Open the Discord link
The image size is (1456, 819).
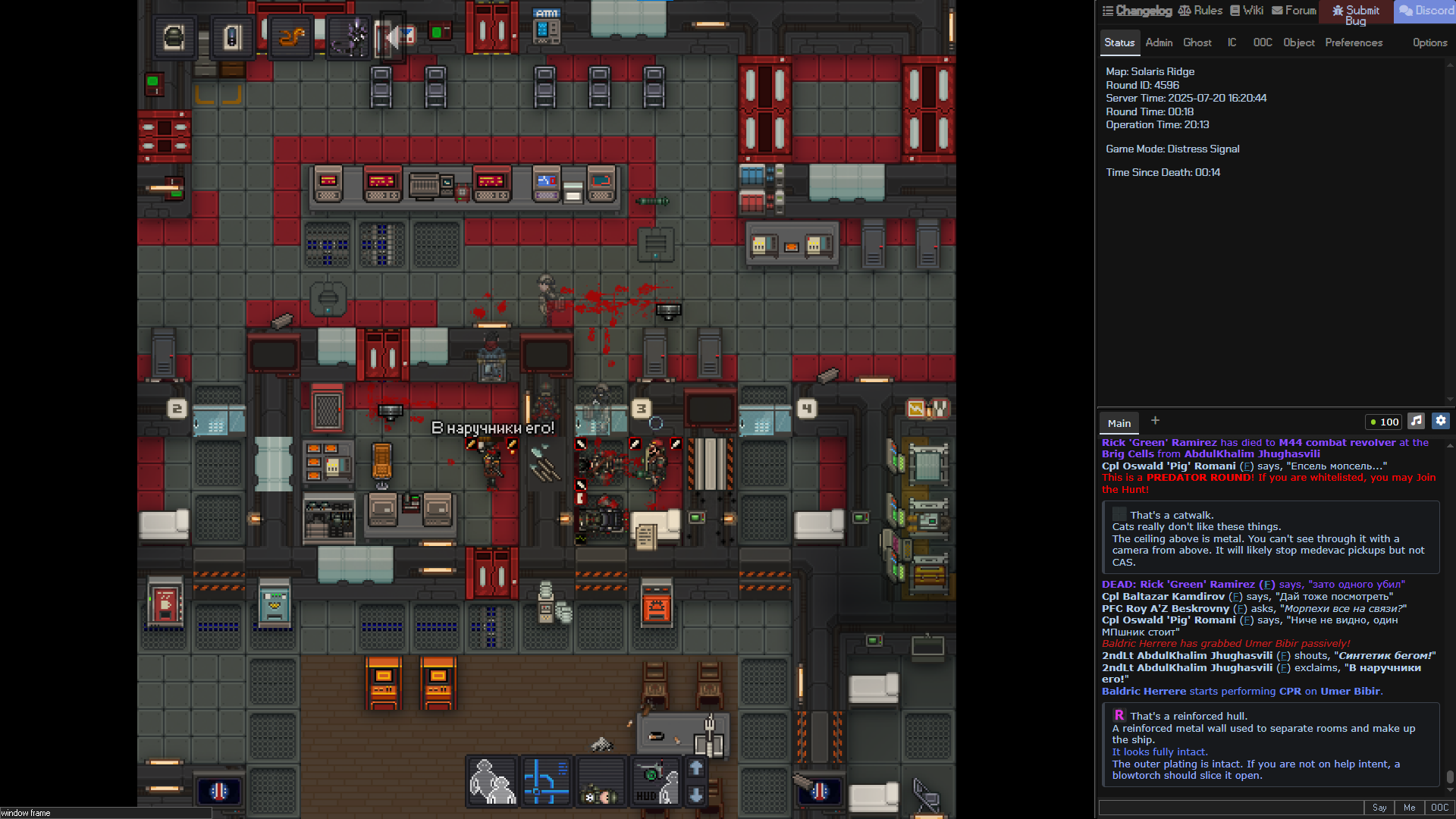[1426, 11]
